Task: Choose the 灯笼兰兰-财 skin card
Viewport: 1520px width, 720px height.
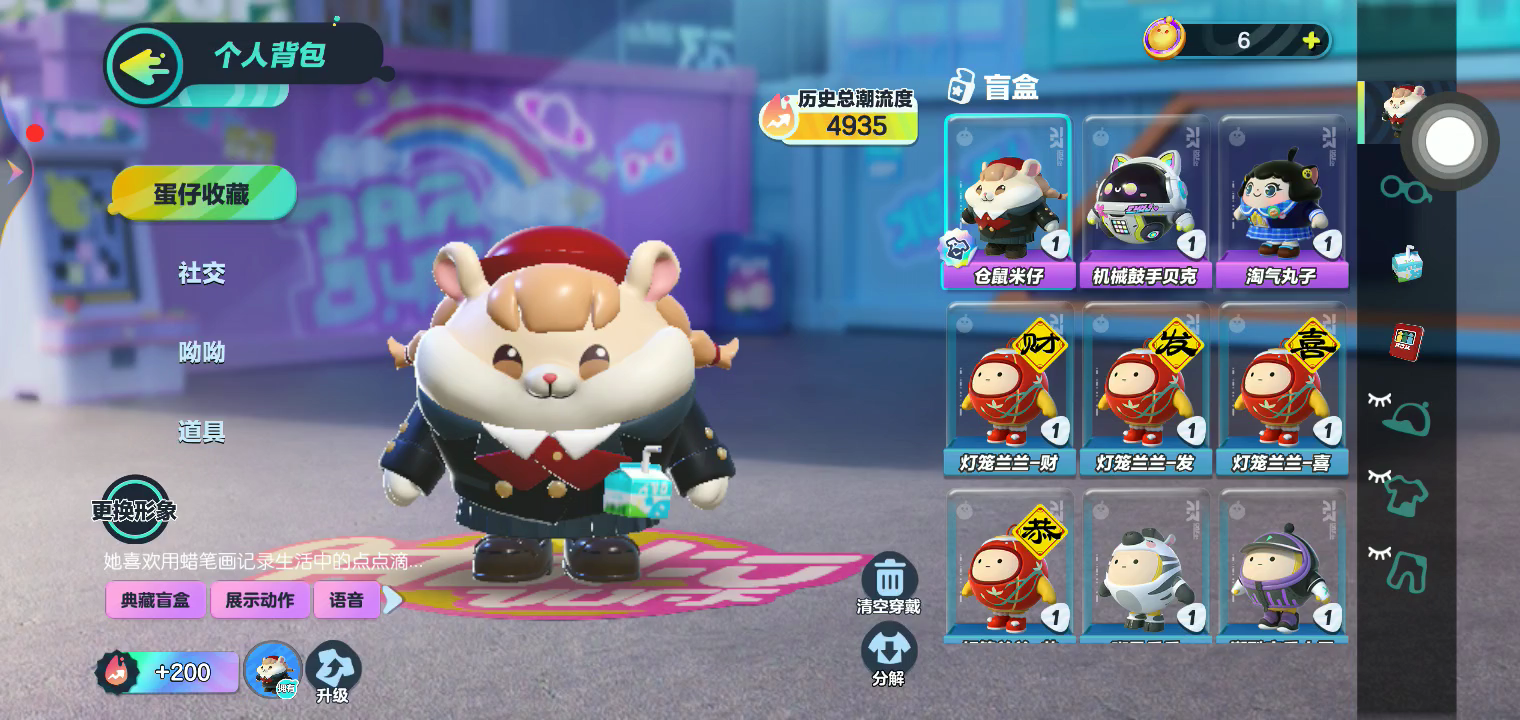Action: coord(1008,390)
